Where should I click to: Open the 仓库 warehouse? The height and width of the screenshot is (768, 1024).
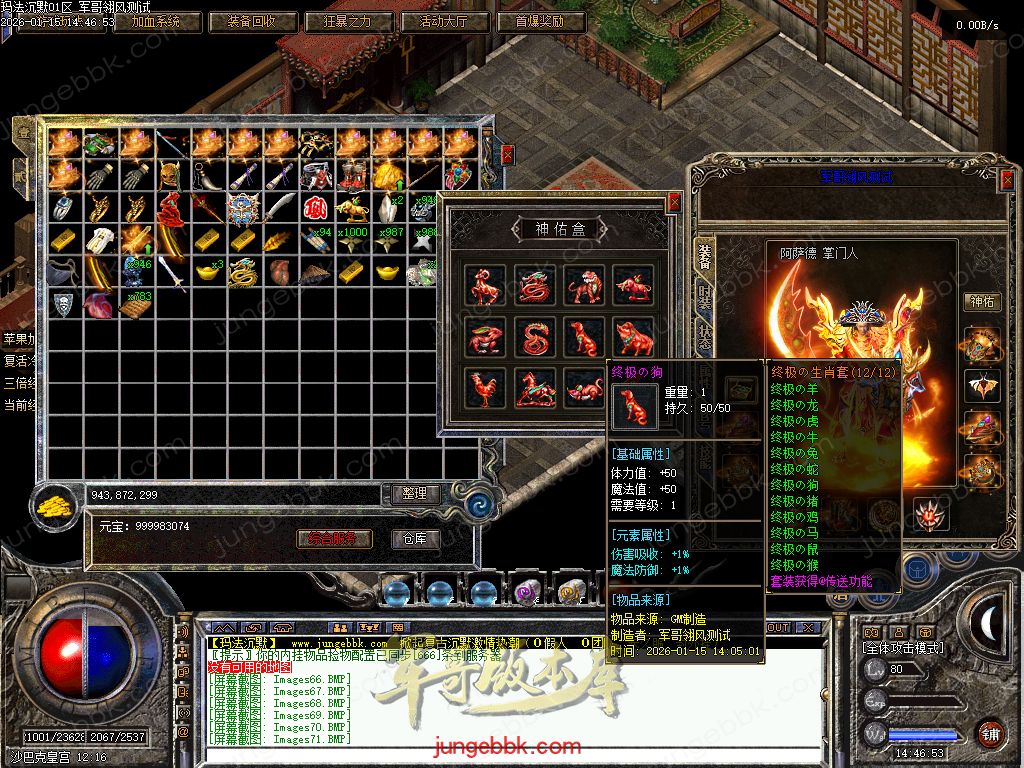[414, 539]
